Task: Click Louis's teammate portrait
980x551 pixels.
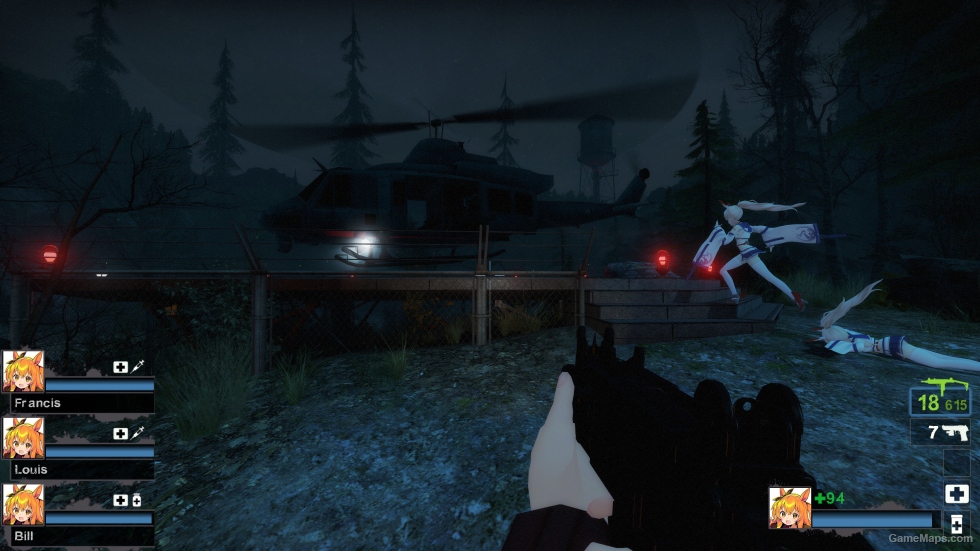Action: click(22, 437)
